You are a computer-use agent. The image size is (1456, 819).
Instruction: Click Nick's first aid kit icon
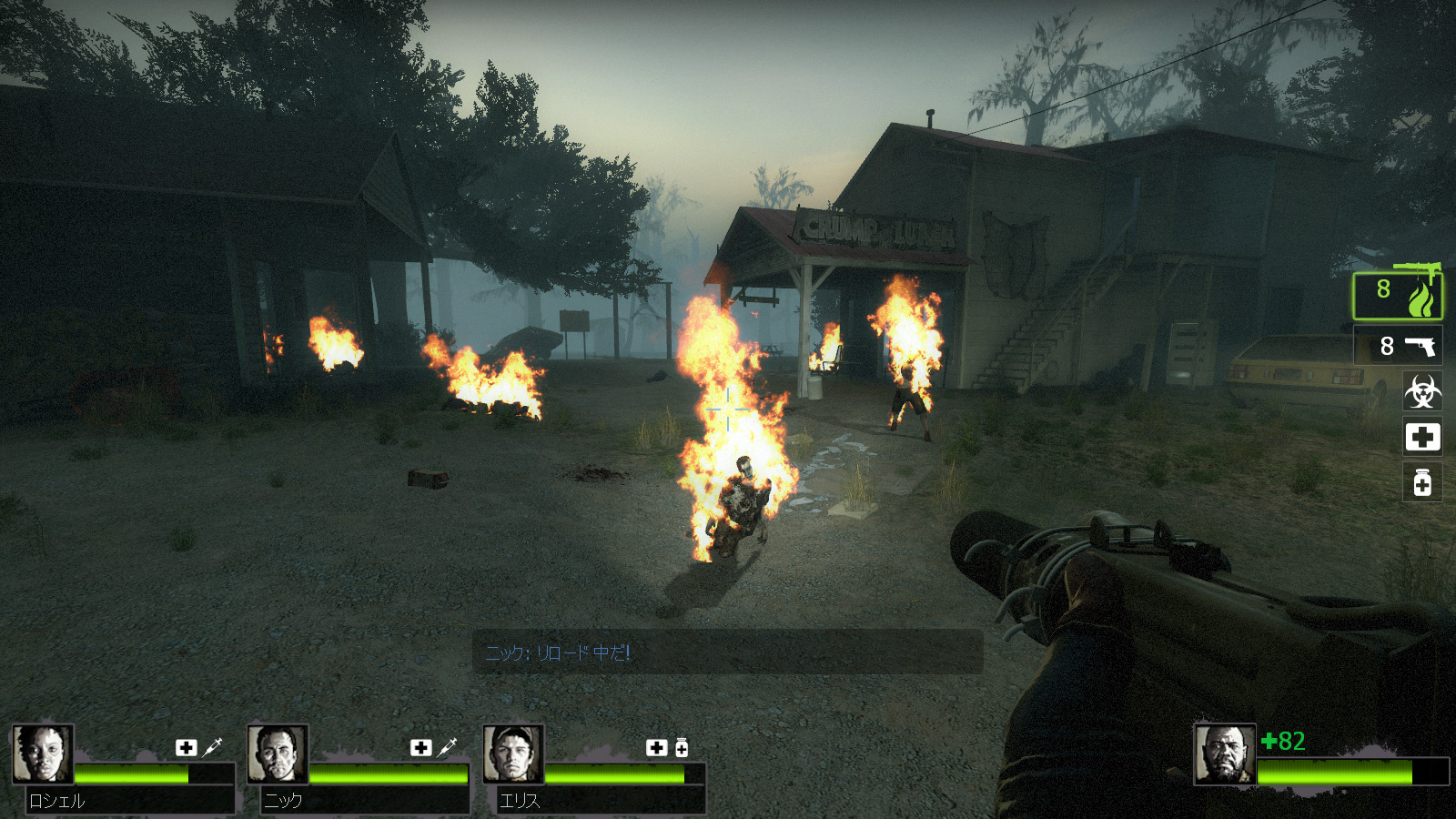click(421, 747)
